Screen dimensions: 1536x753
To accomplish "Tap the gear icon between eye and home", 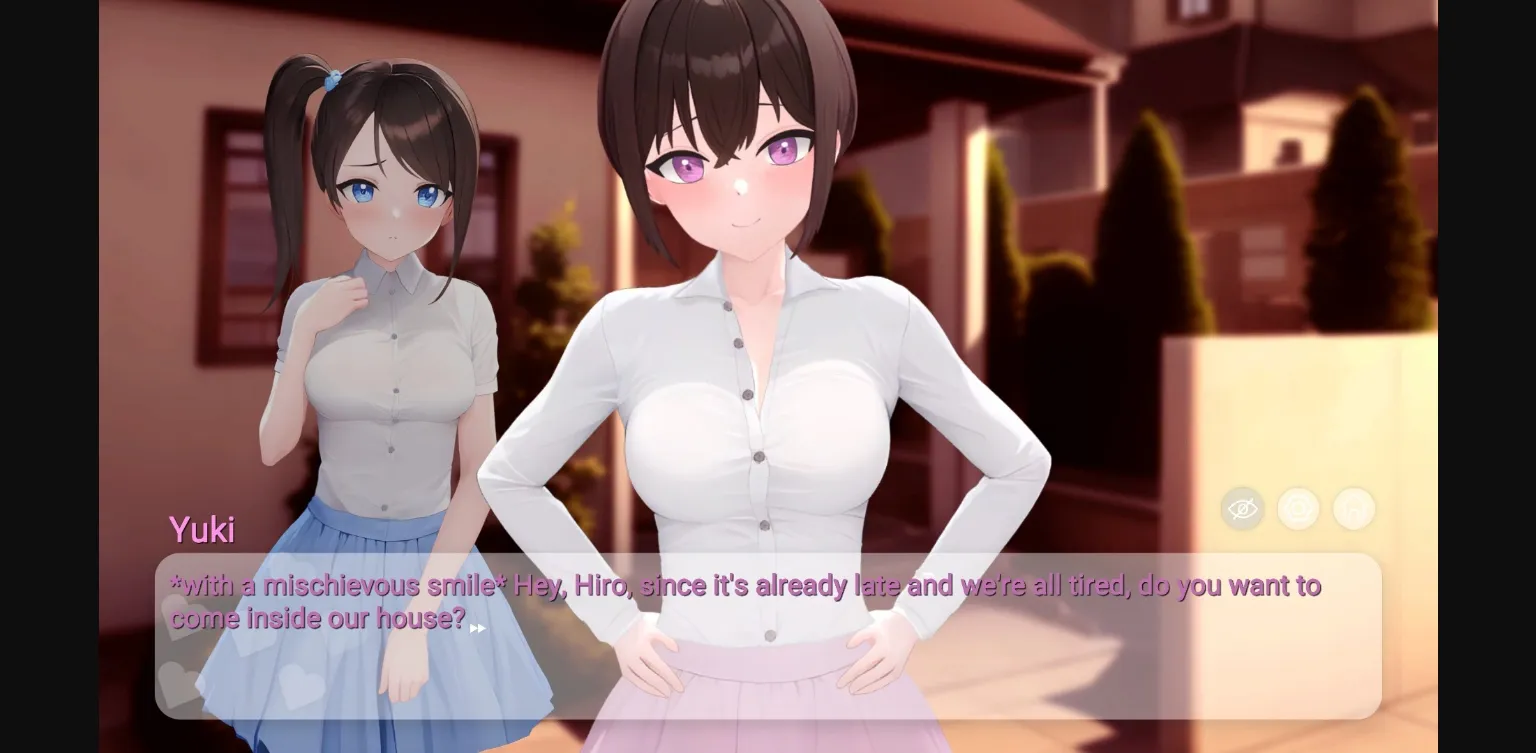I will tap(1298, 509).
